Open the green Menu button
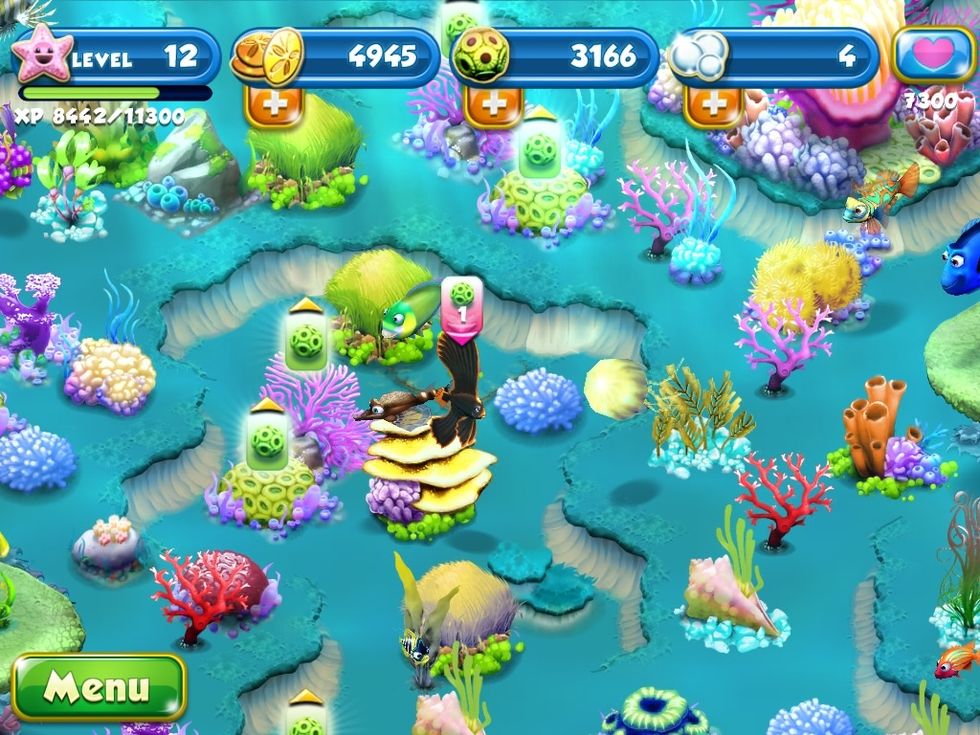Image resolution: width=980 pixels, height=735 pixels. pyautogui.click(x=98, y=687)
